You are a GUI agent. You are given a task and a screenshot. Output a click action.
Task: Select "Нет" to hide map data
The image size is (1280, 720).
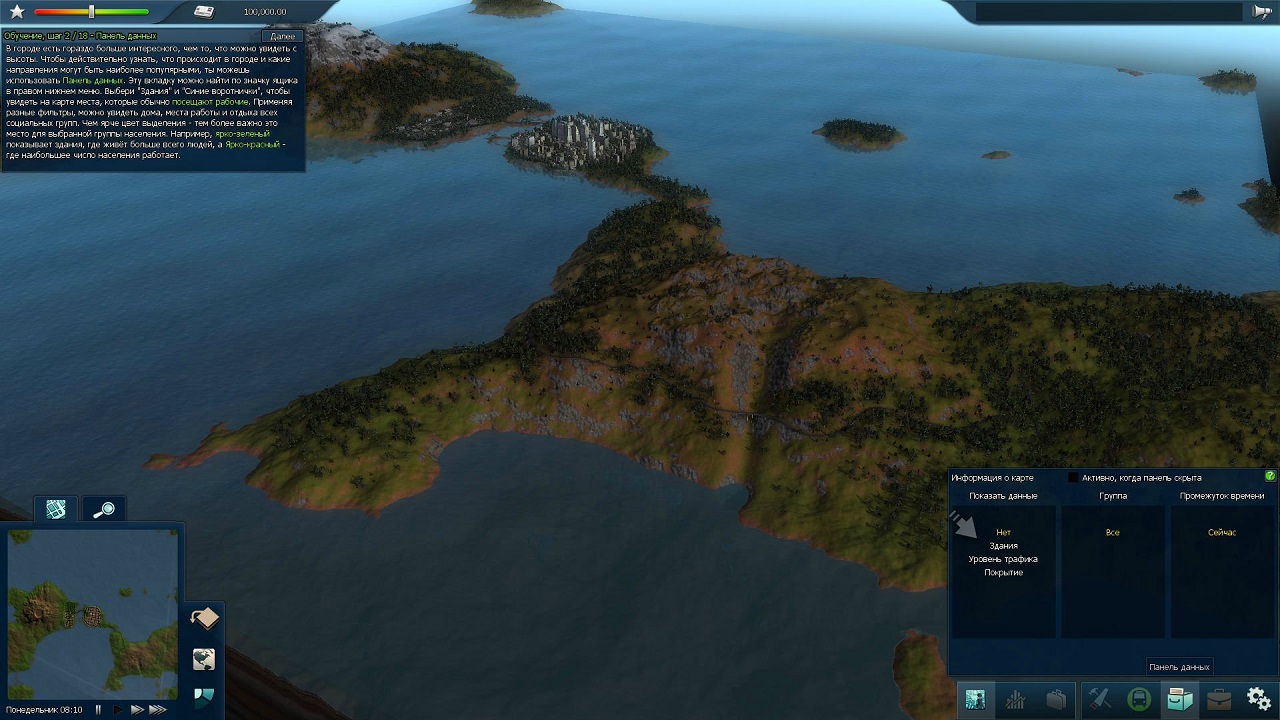click(x=1003, y=533)
